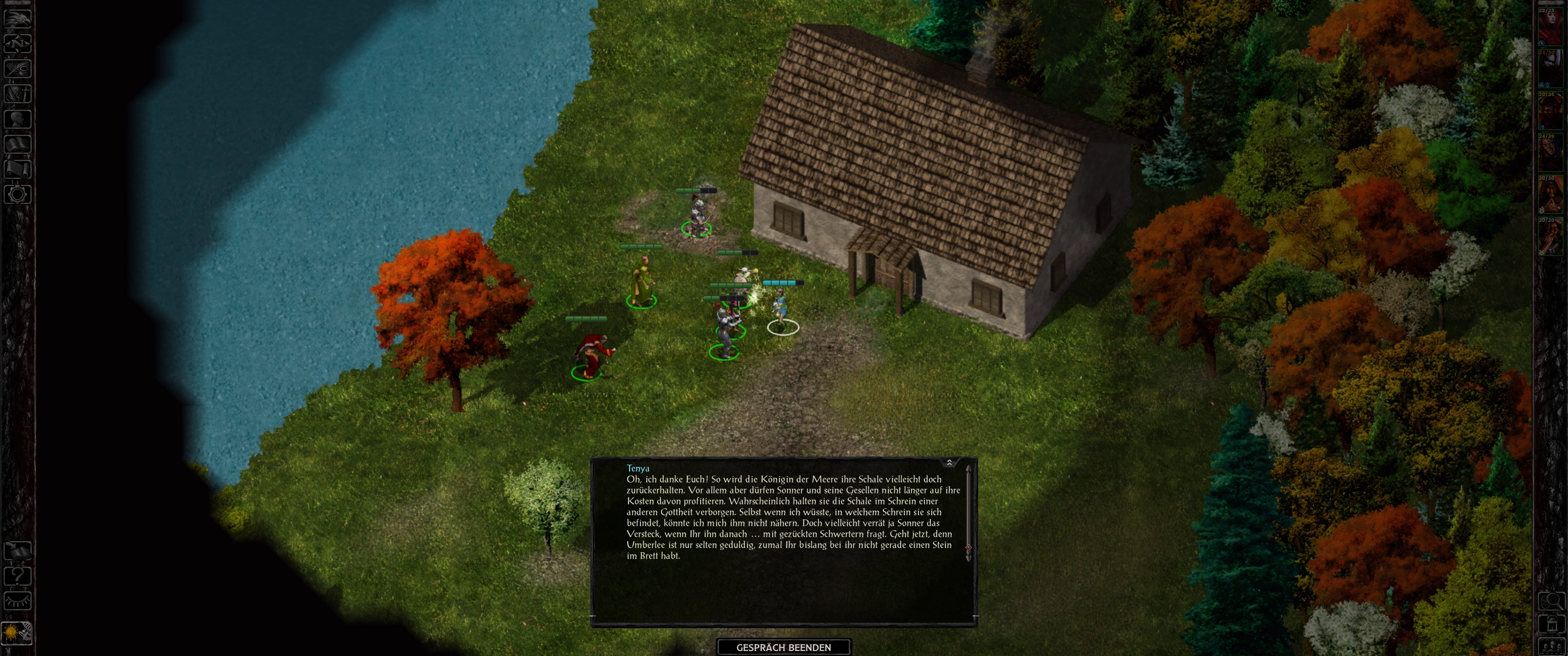Viewport: 1568px width, 656px height.
Task: Click the dialogue text scrollbar
Action: (968, 511)
